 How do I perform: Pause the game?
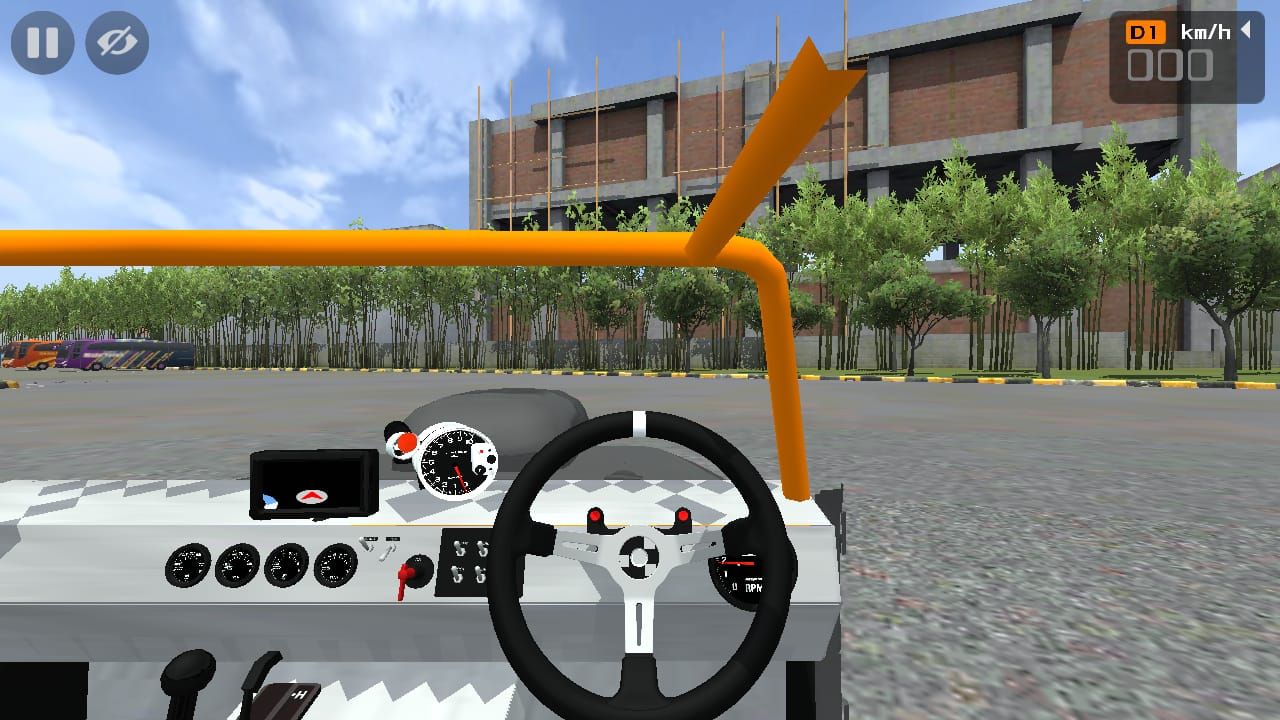tap(42, 43)
